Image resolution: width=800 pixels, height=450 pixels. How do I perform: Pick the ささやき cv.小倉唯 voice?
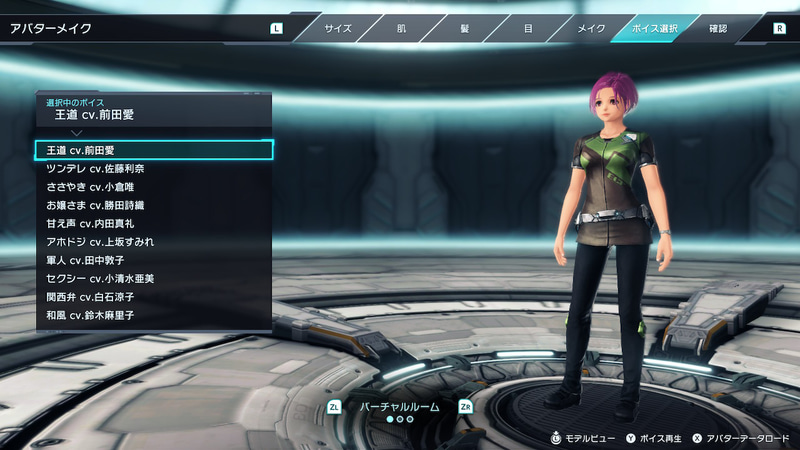(x=154, y=187)
